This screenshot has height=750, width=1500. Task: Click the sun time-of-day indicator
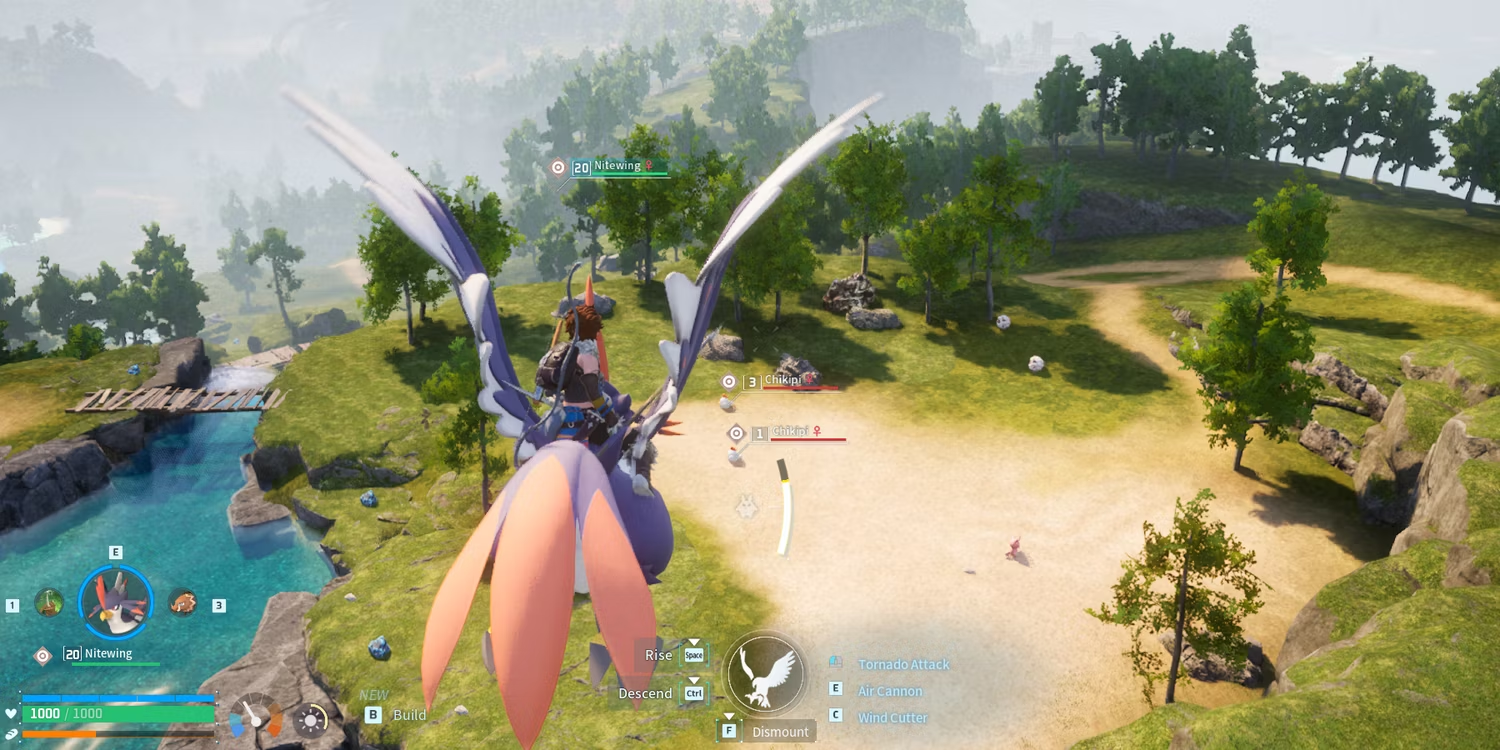(310, 720)
